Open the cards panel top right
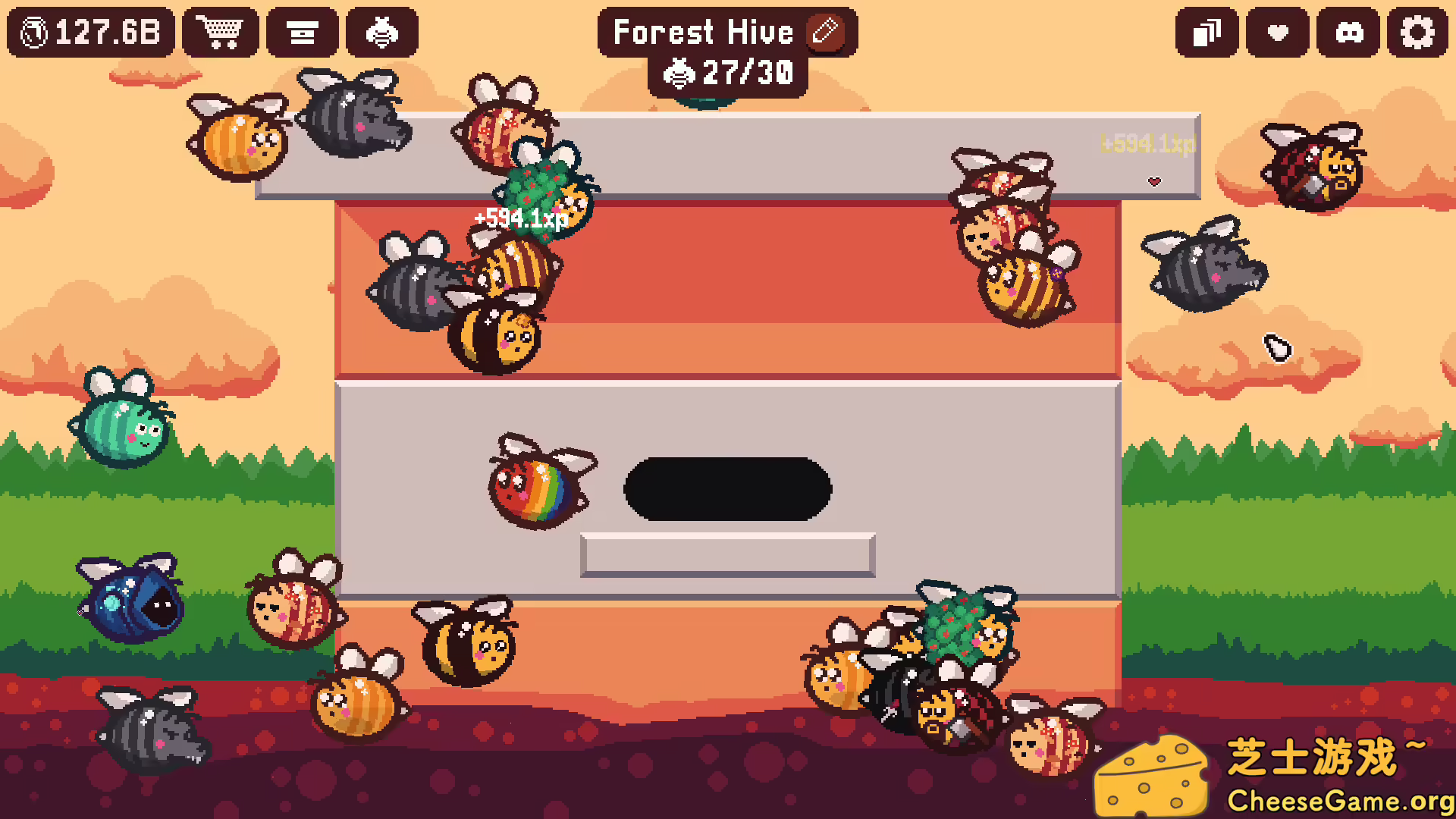This screenshot has width=1456, height=819. 1207,33
